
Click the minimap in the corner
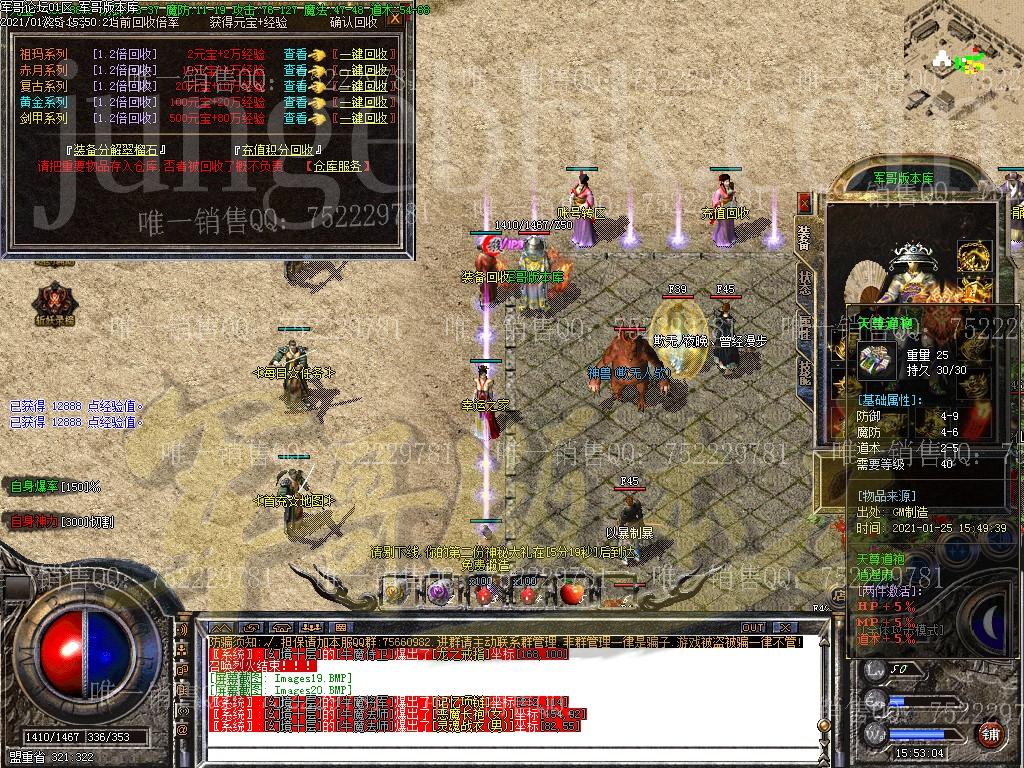(x=961, y=59)
